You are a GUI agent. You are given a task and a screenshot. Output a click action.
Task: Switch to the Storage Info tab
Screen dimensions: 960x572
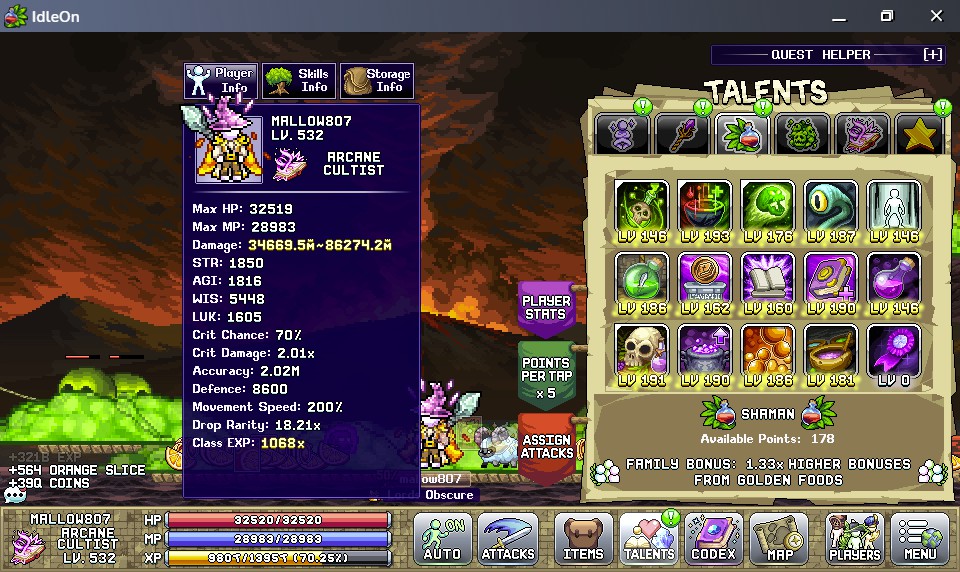(x=377, y=81)
